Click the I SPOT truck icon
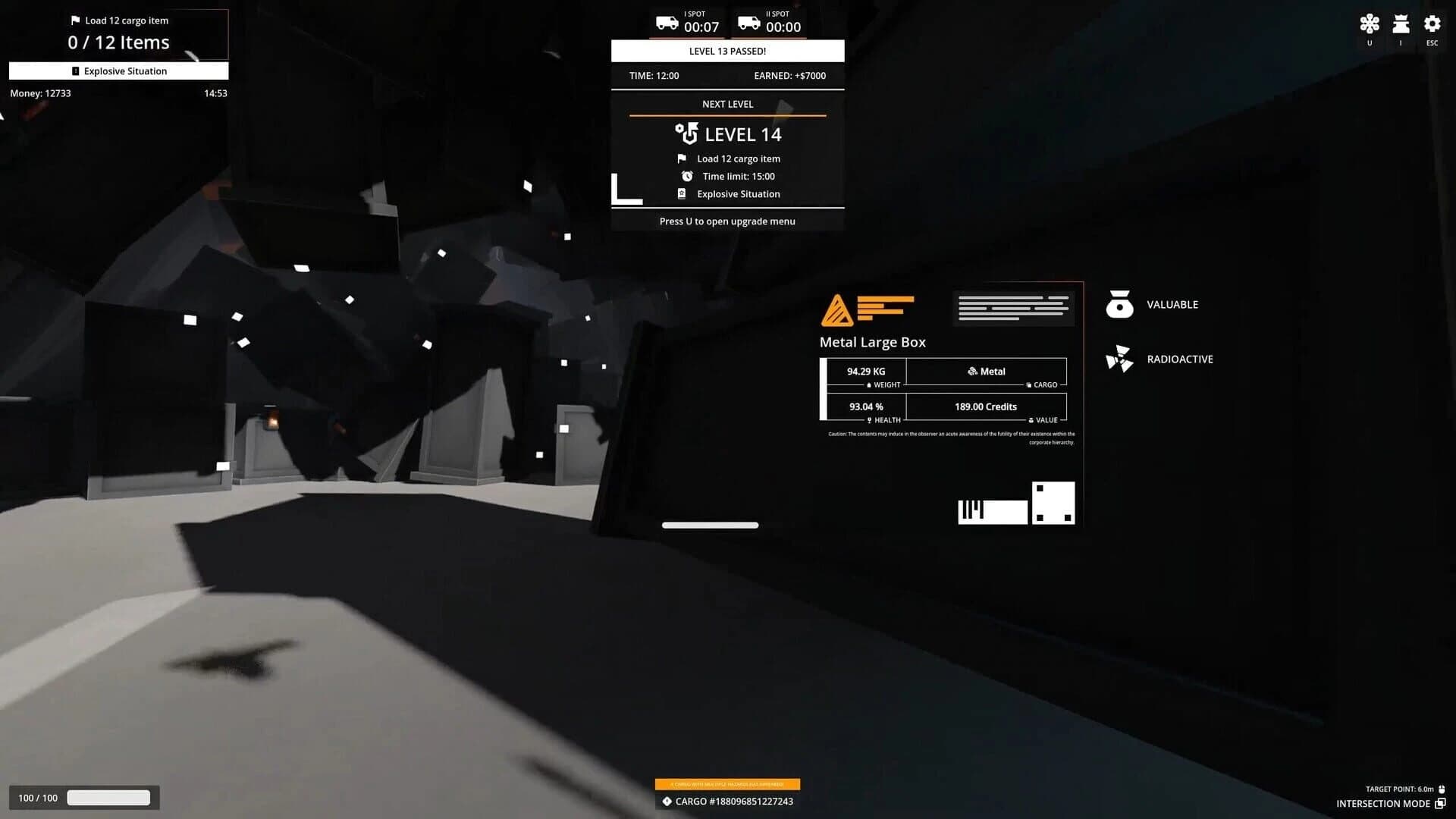 coord(666,22)
